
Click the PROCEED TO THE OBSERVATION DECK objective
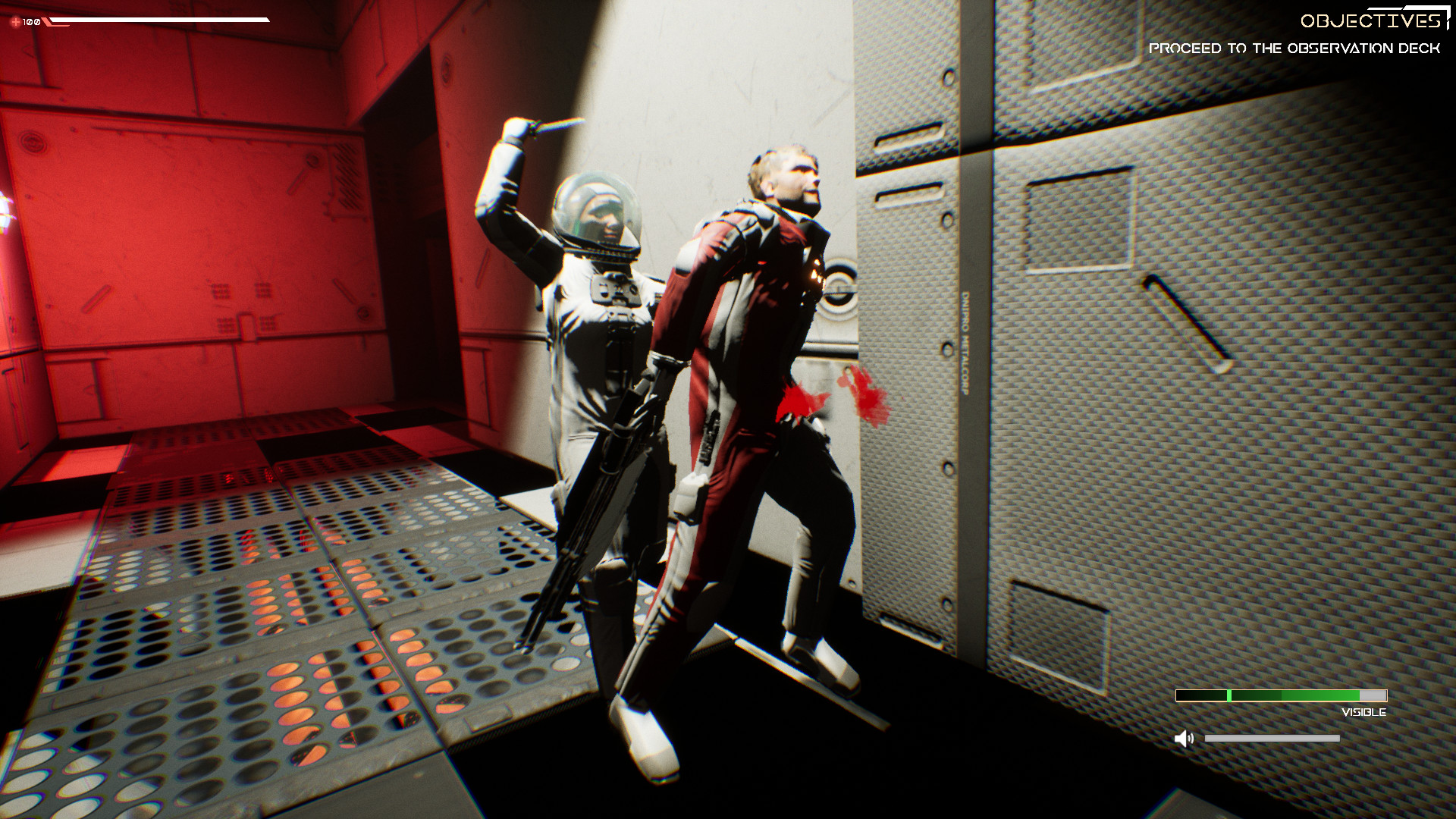(1297, 48)
